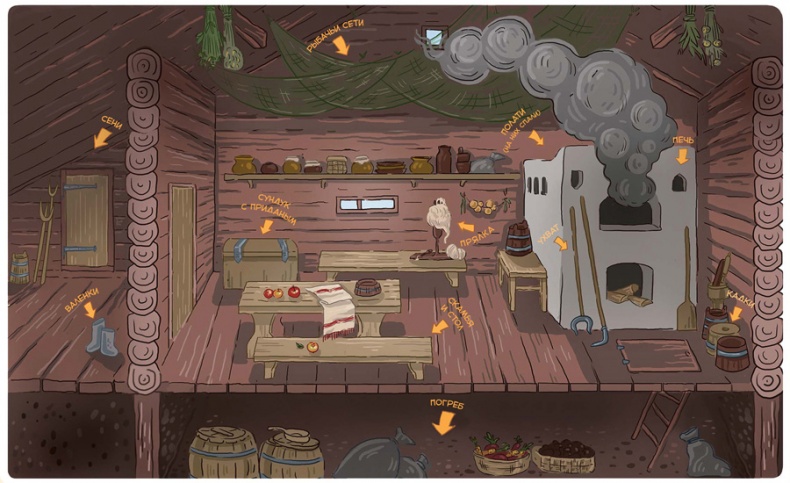Screen dimensions: 790x483
Task: Choose the "Полати" label
Action: 522,131
